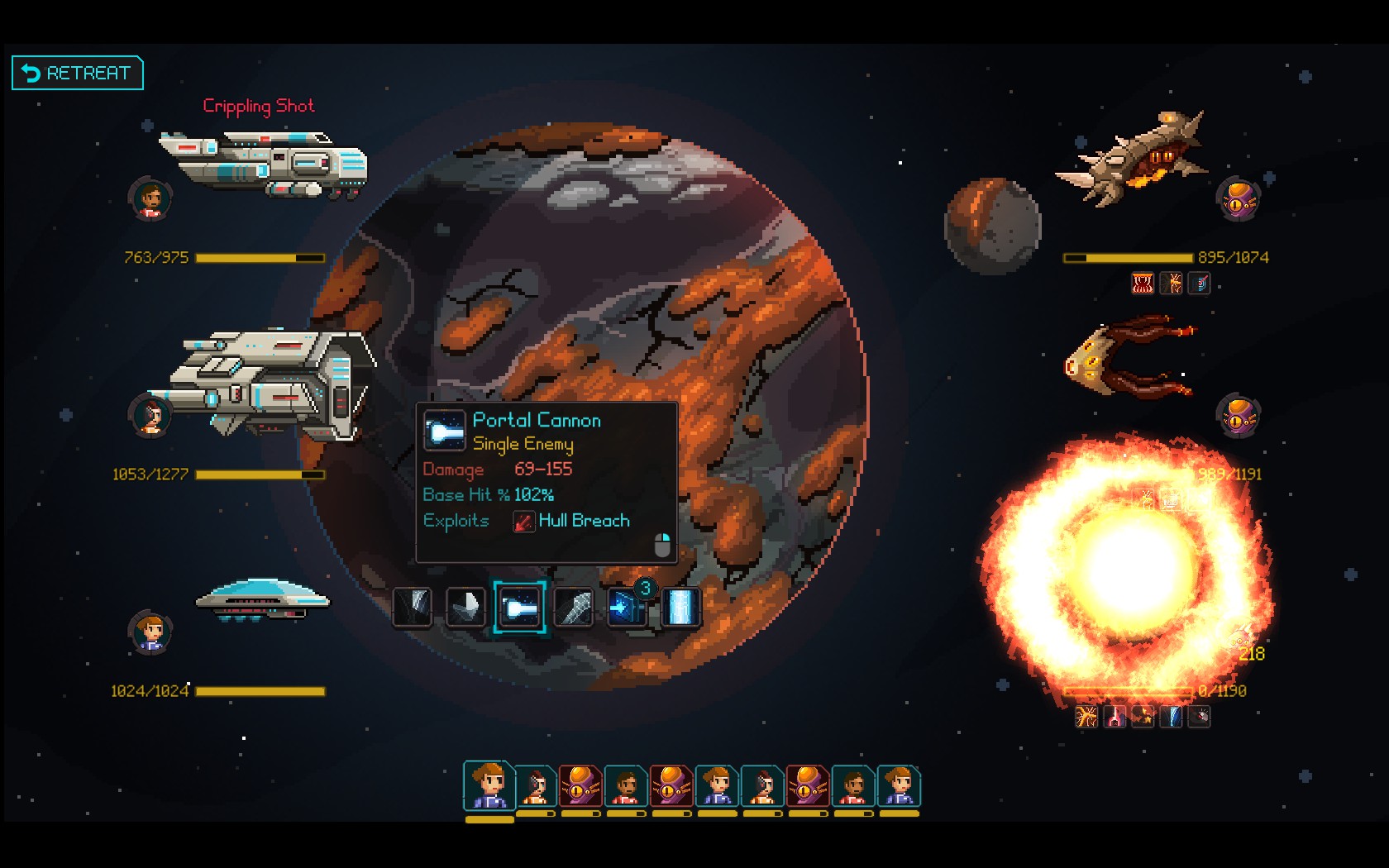This screenshot has width=1389, height=868.
Task: Select the orange robot crew portrait at bottom
Action: (580, 787)
